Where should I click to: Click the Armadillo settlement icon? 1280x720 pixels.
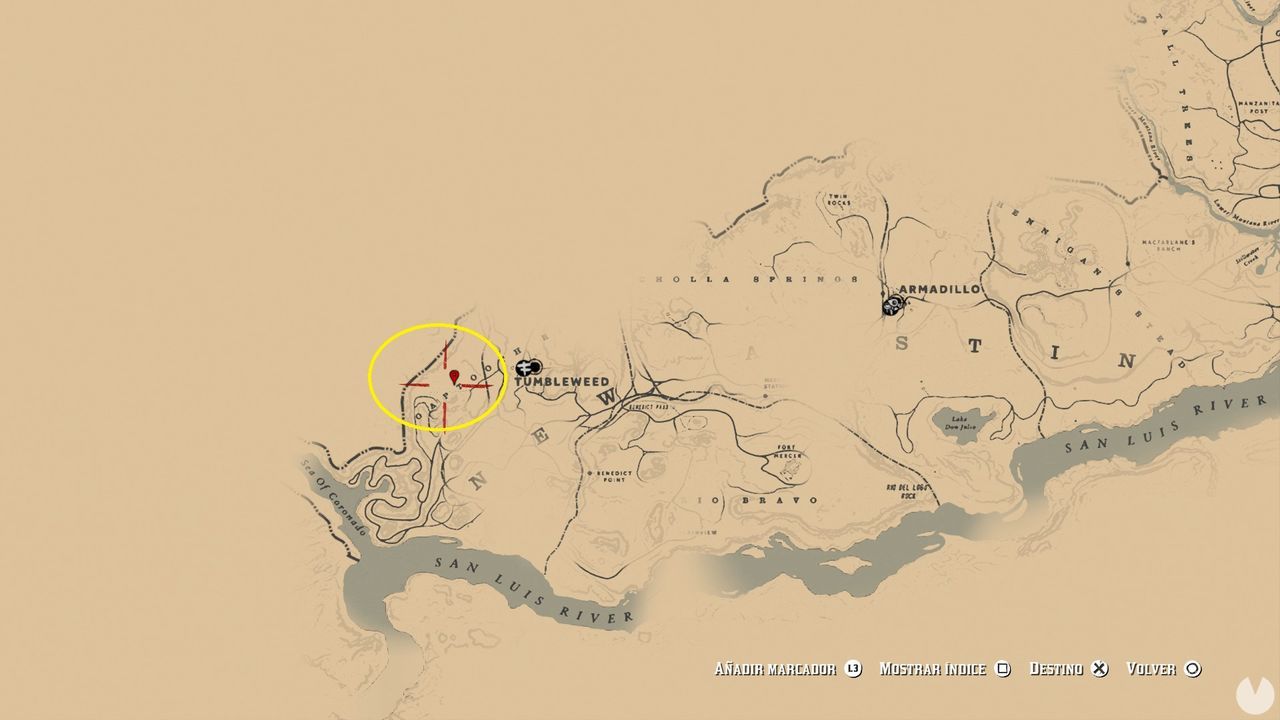coord(893,305)
